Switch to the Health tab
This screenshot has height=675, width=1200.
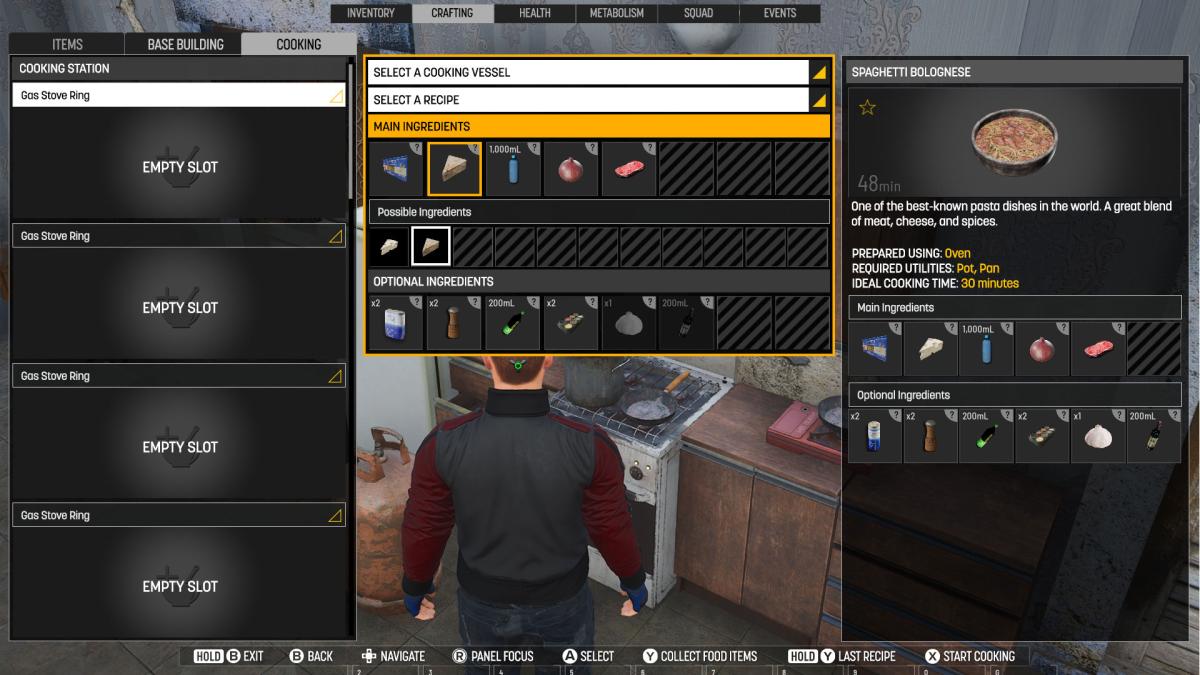535,13
